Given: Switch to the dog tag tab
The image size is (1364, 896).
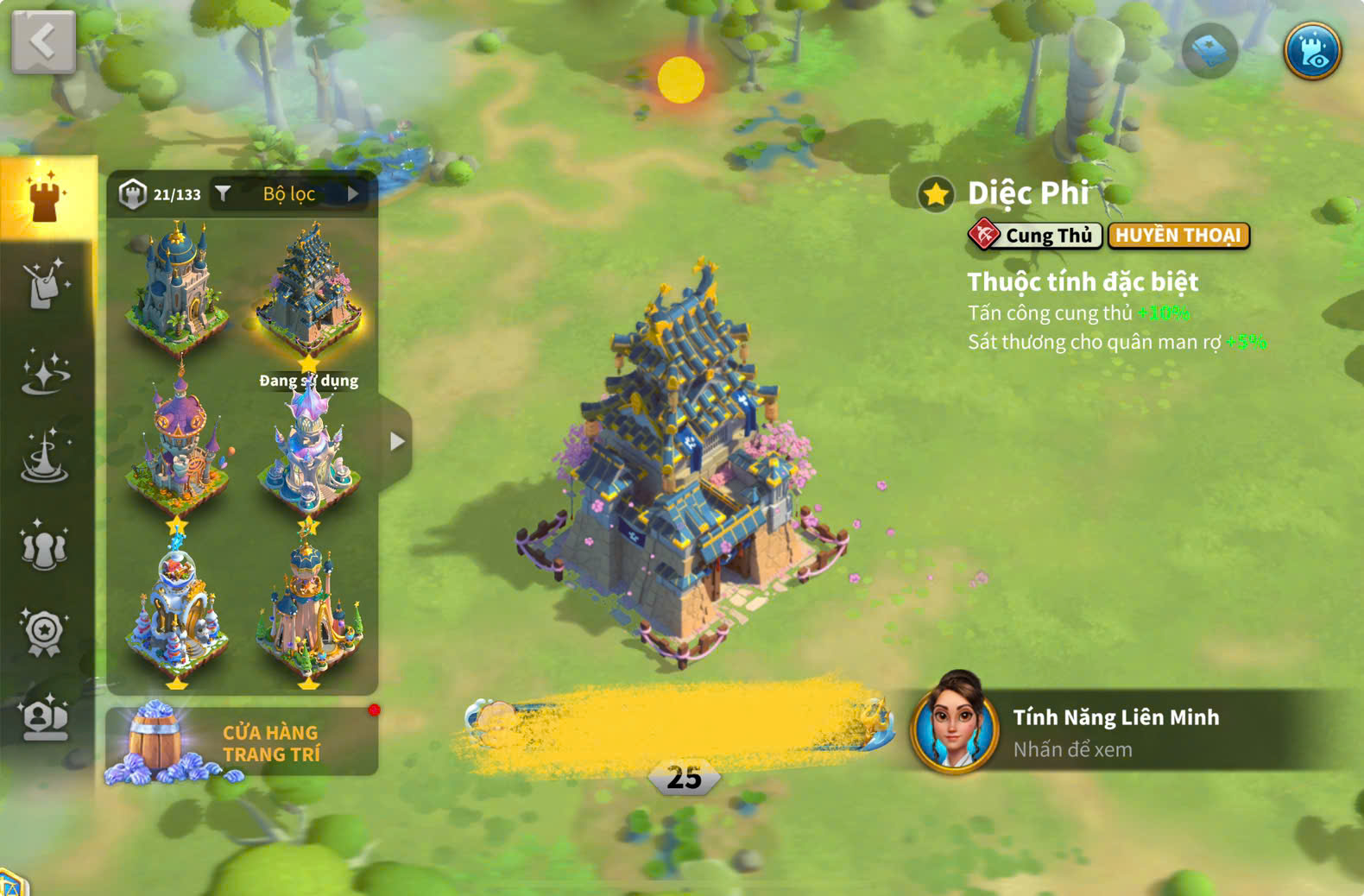Looking at the screenshot, I should click(45, 285).
